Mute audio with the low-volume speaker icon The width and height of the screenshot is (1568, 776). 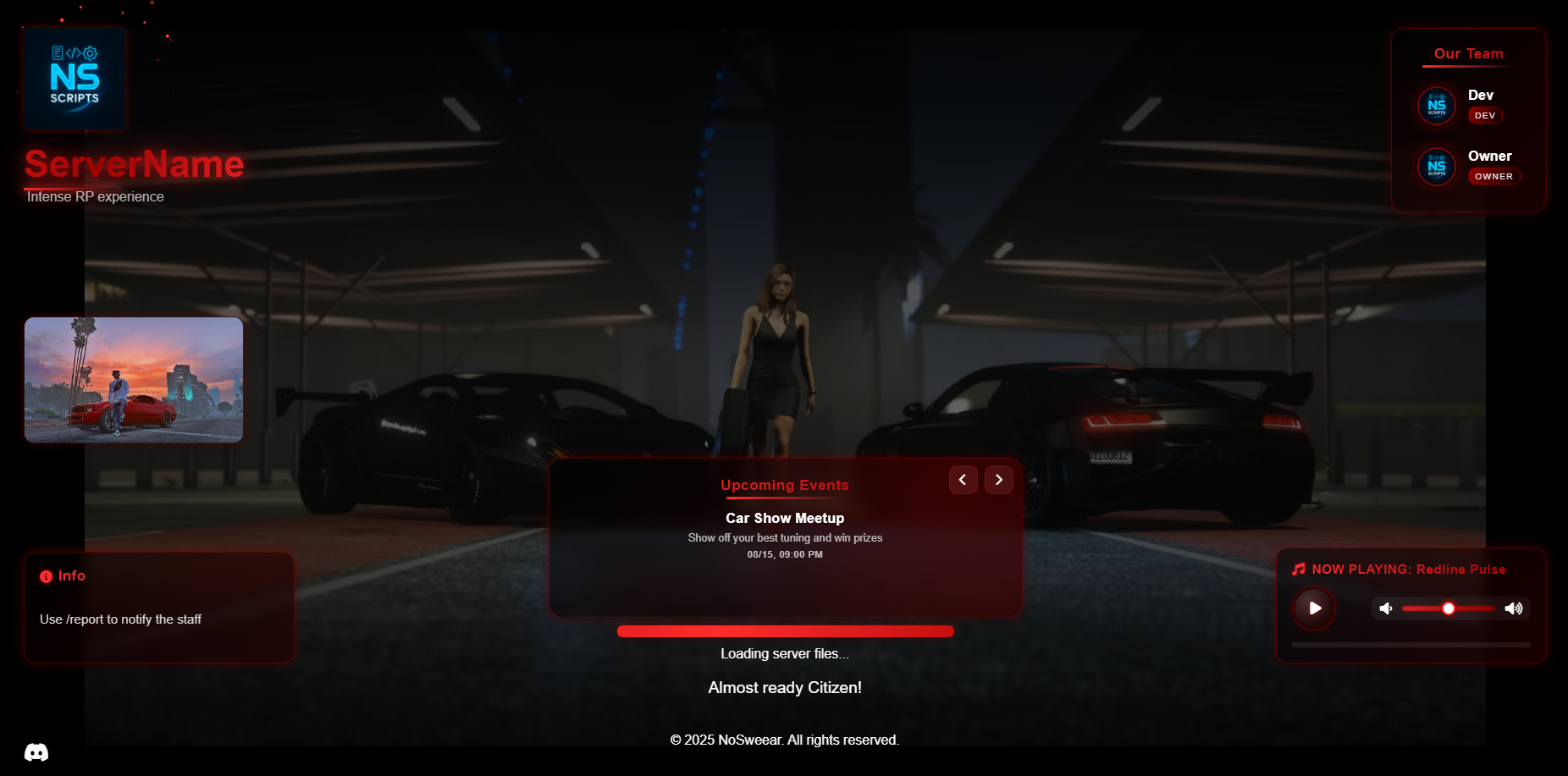click(x=1386, y=608)
